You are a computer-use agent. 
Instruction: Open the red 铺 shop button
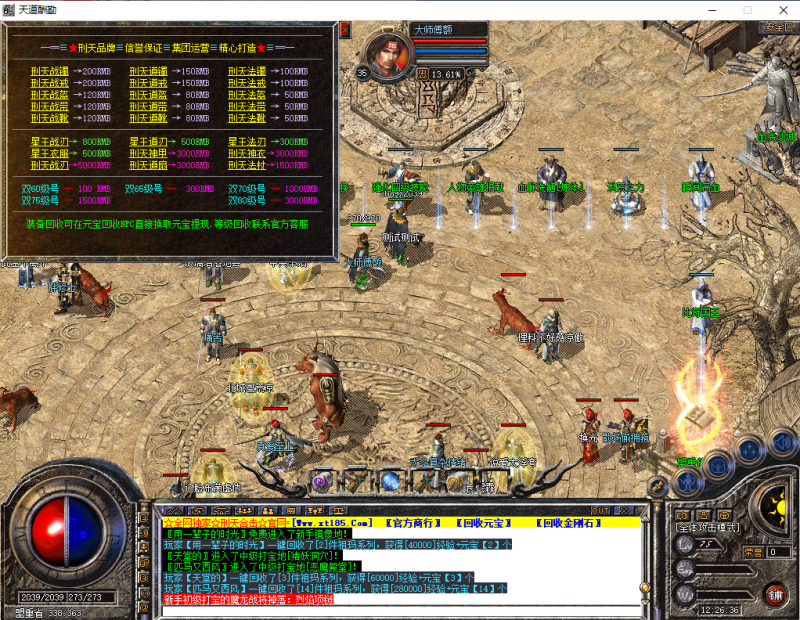click(x=775, y=594)
